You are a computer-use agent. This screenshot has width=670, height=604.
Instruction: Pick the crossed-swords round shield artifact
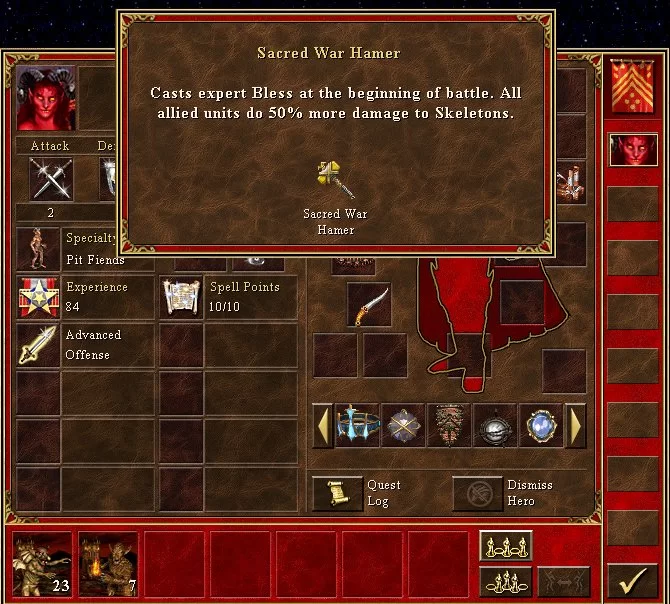click(403, 425)
